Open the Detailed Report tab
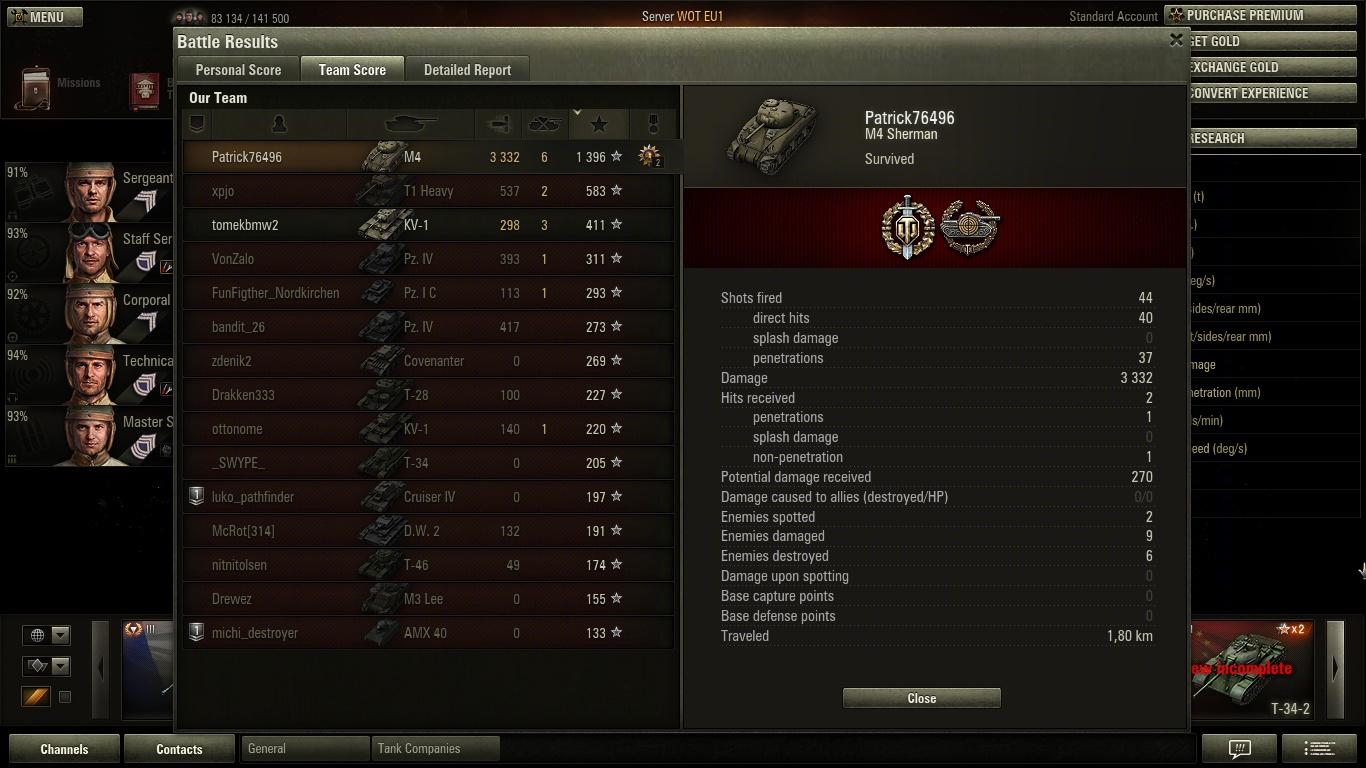 point(467,70)
